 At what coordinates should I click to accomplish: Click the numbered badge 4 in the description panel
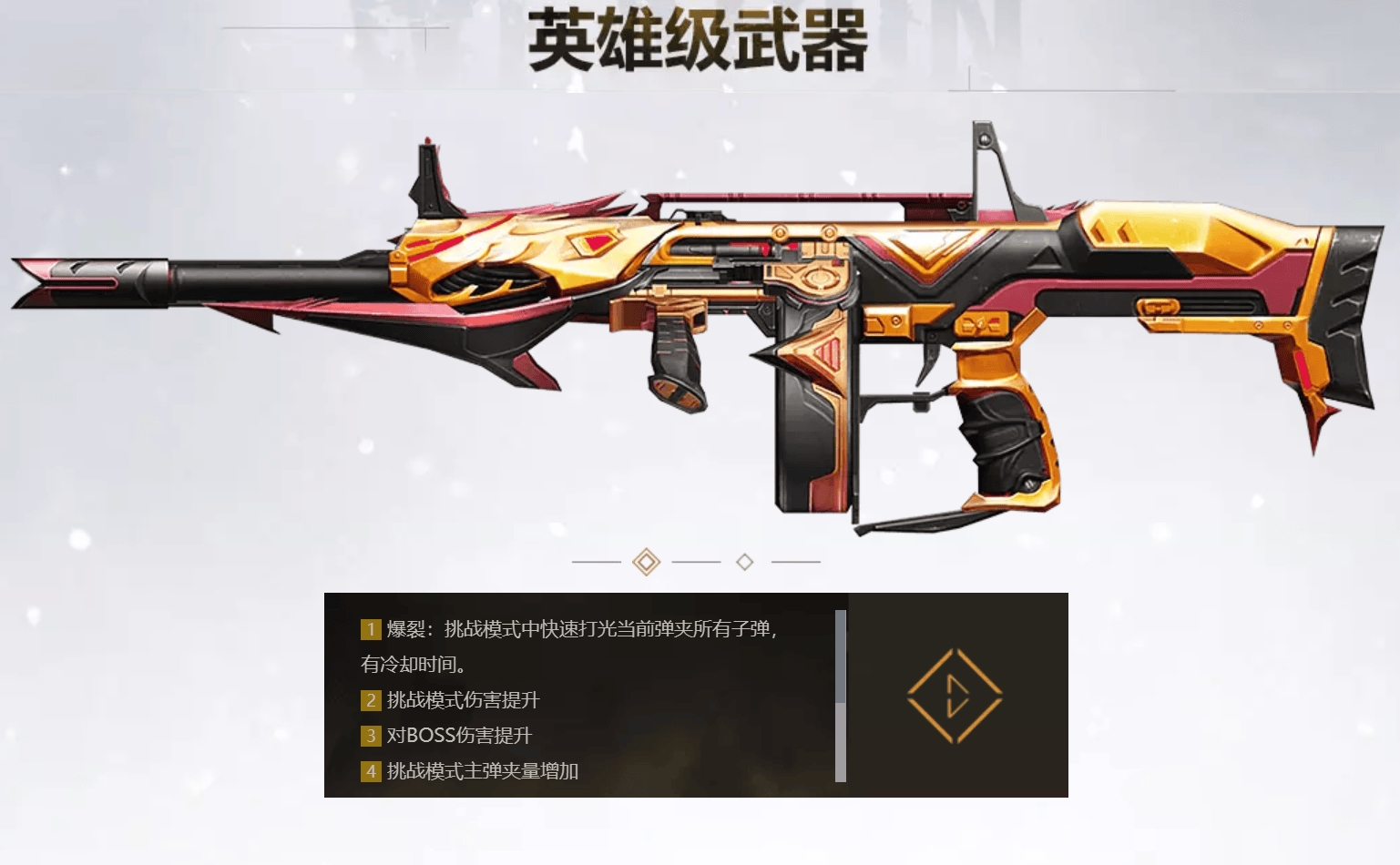(x=370, y=771)
